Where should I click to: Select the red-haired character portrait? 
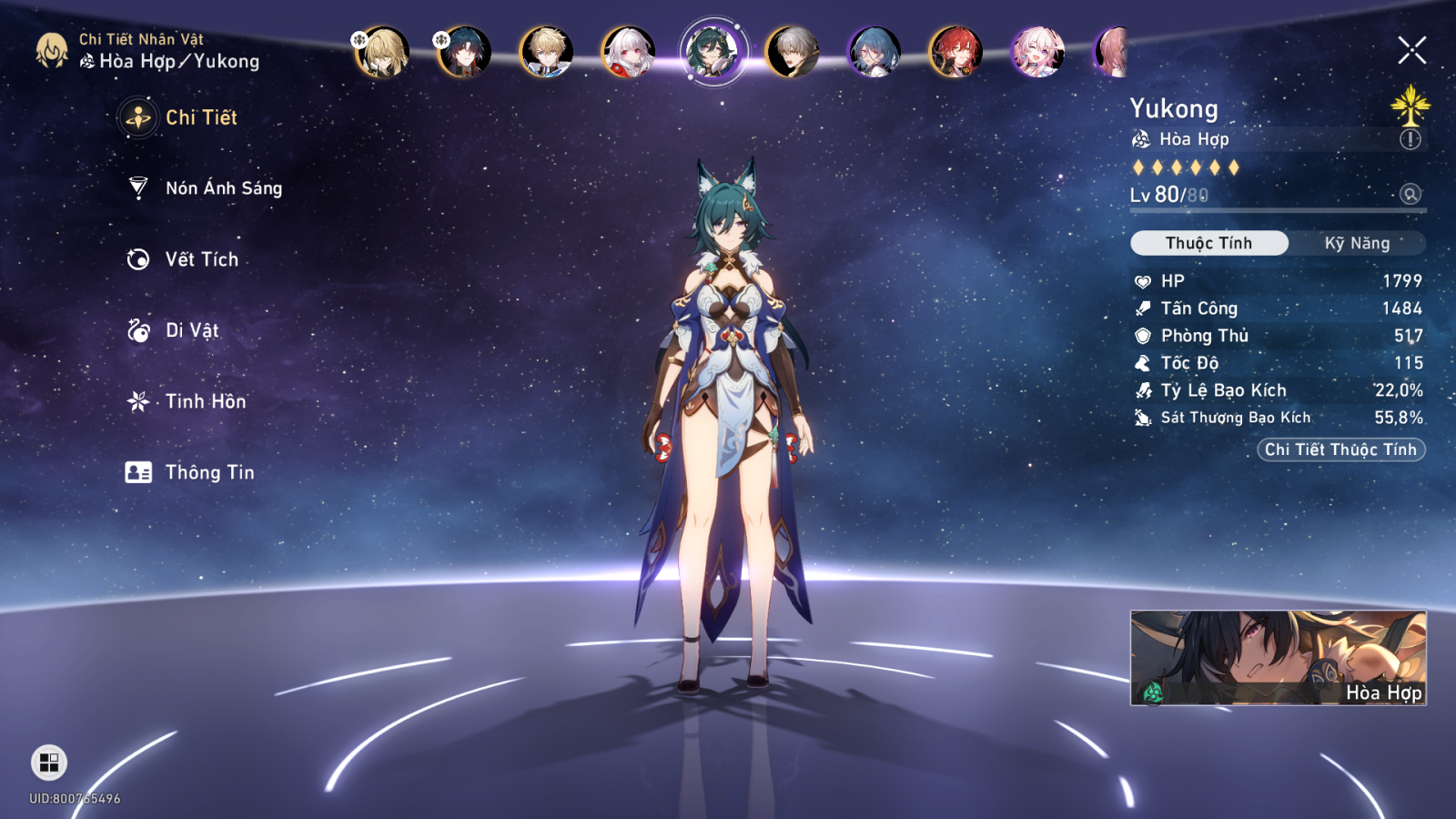pyautogui.click(x=955, y=52)
